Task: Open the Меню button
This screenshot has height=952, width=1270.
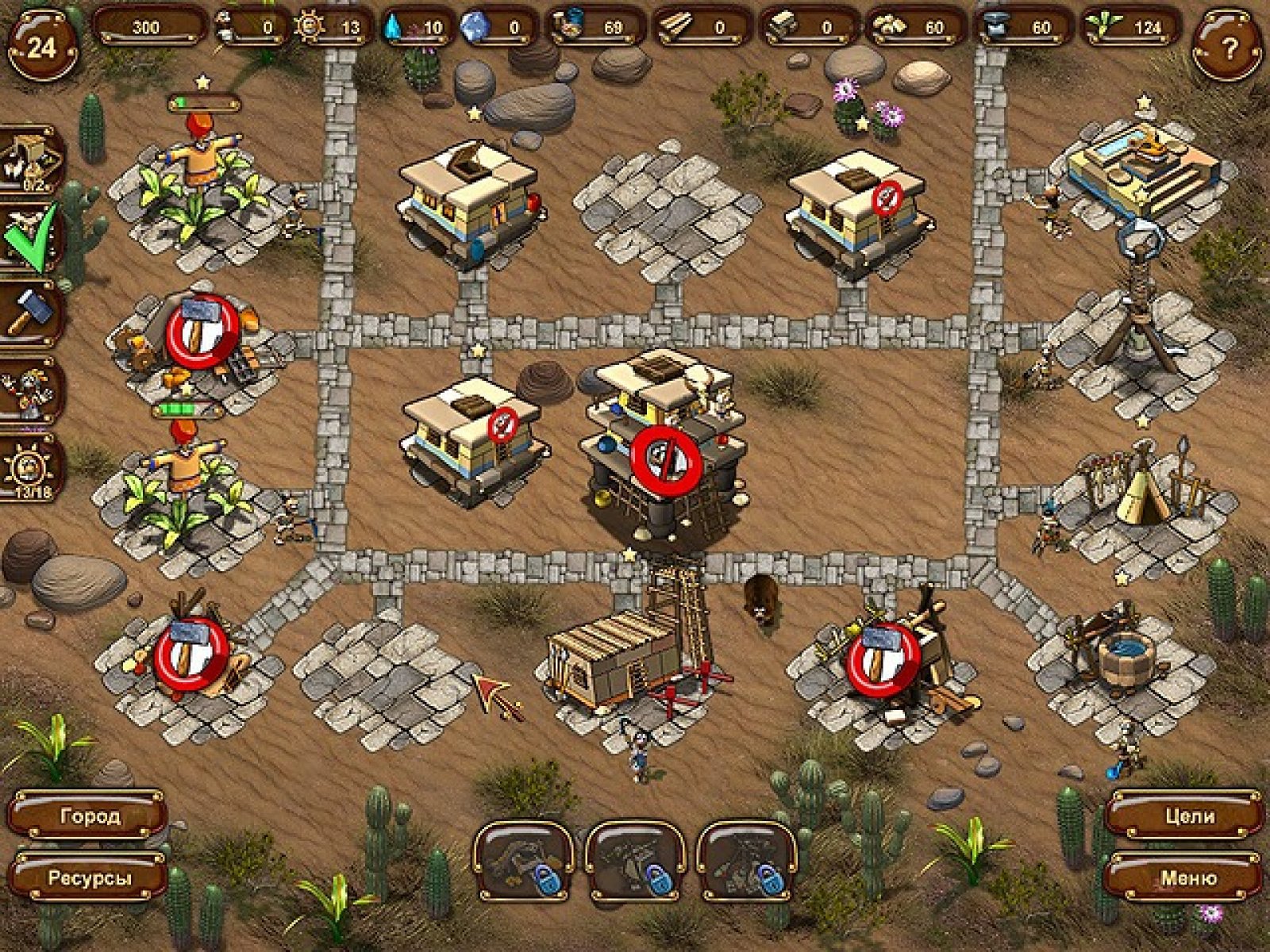Action: pyautogui.click(x=1189, y=878)
